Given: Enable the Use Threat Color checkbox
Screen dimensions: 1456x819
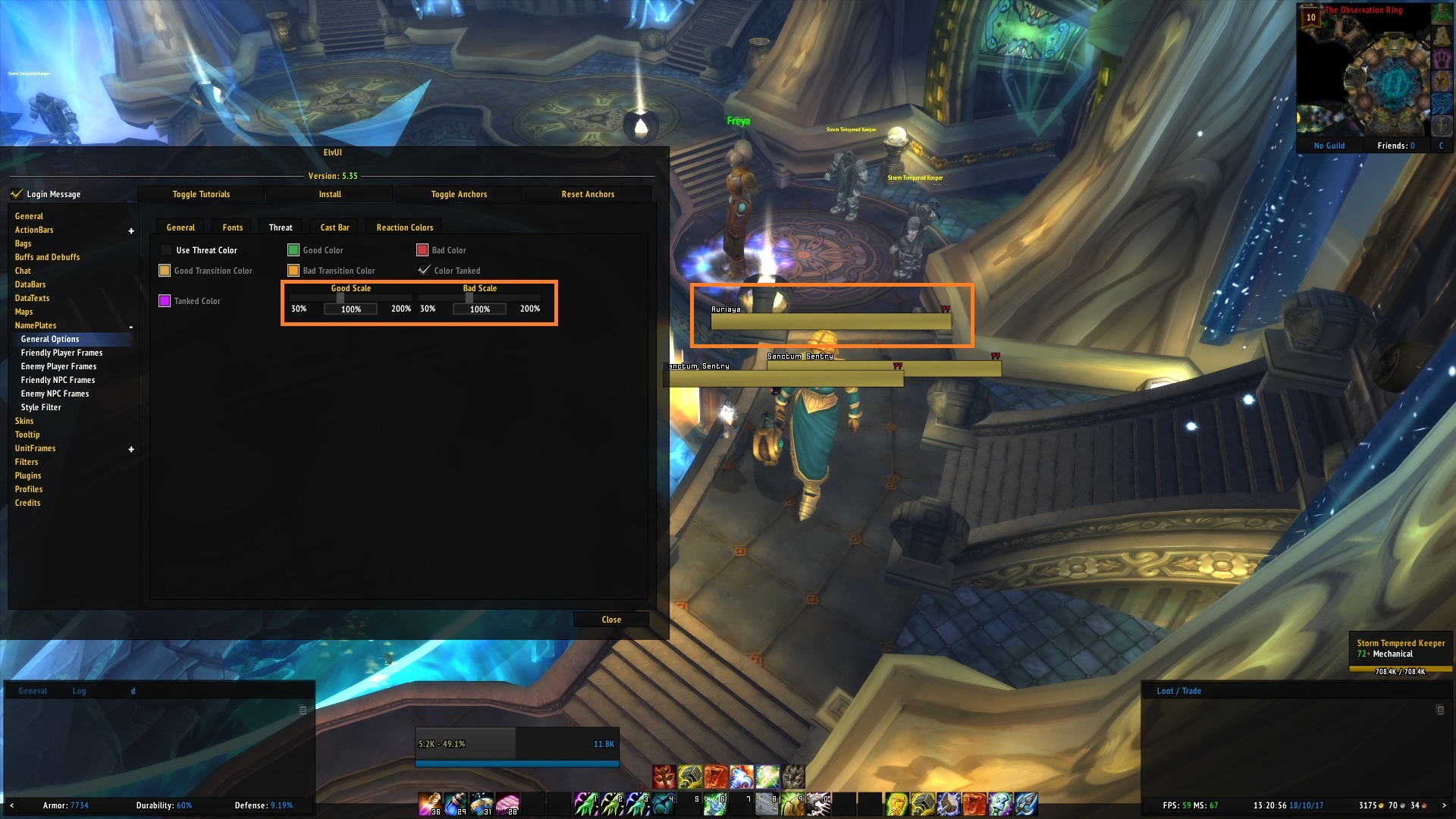Looking at the screenshot, I should [168, 249].
